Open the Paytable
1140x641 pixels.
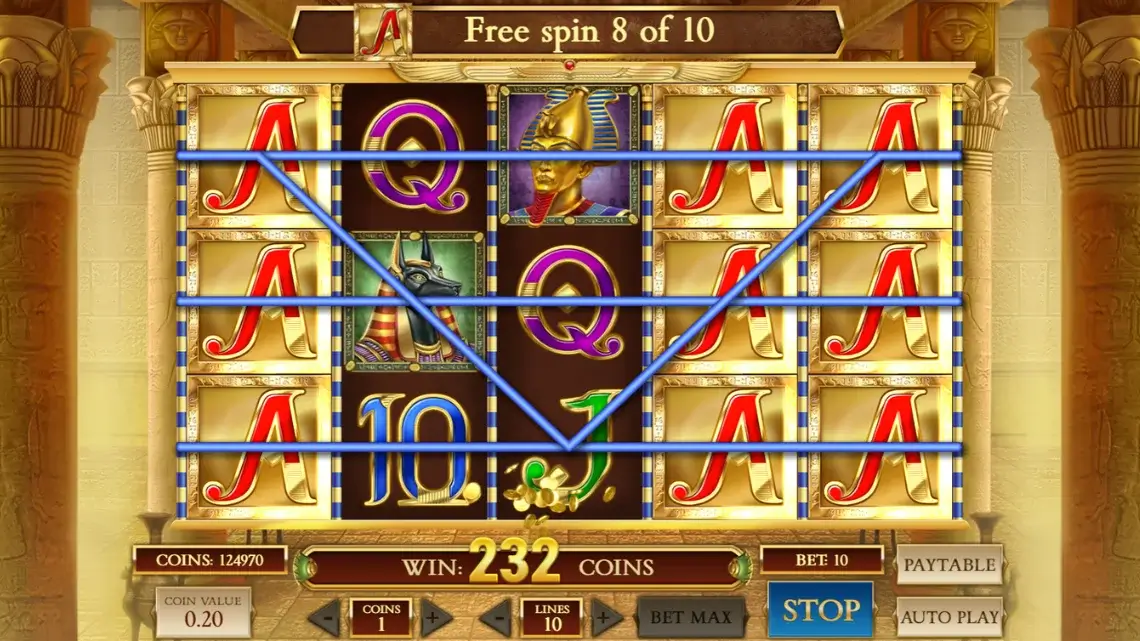pos(949,565)
